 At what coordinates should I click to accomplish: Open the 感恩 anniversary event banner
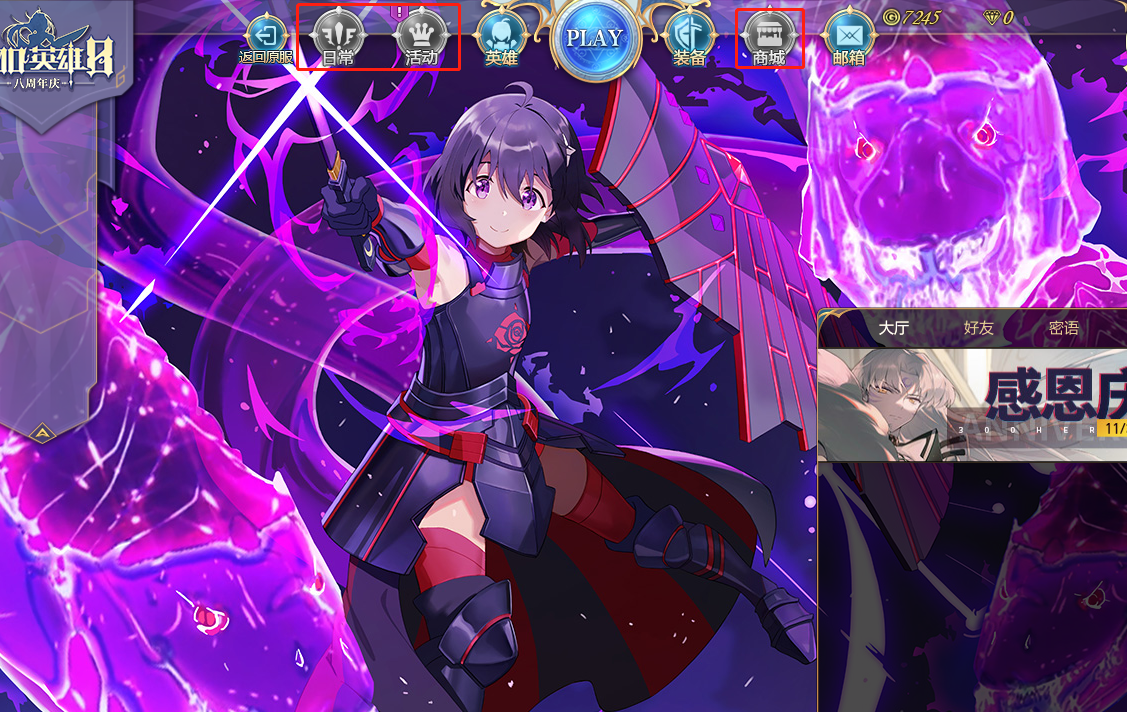point(972,404)
